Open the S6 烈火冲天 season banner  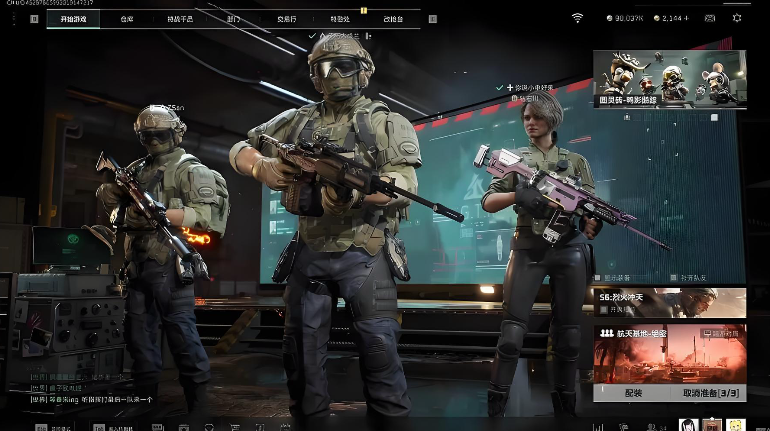click(669, 303)
